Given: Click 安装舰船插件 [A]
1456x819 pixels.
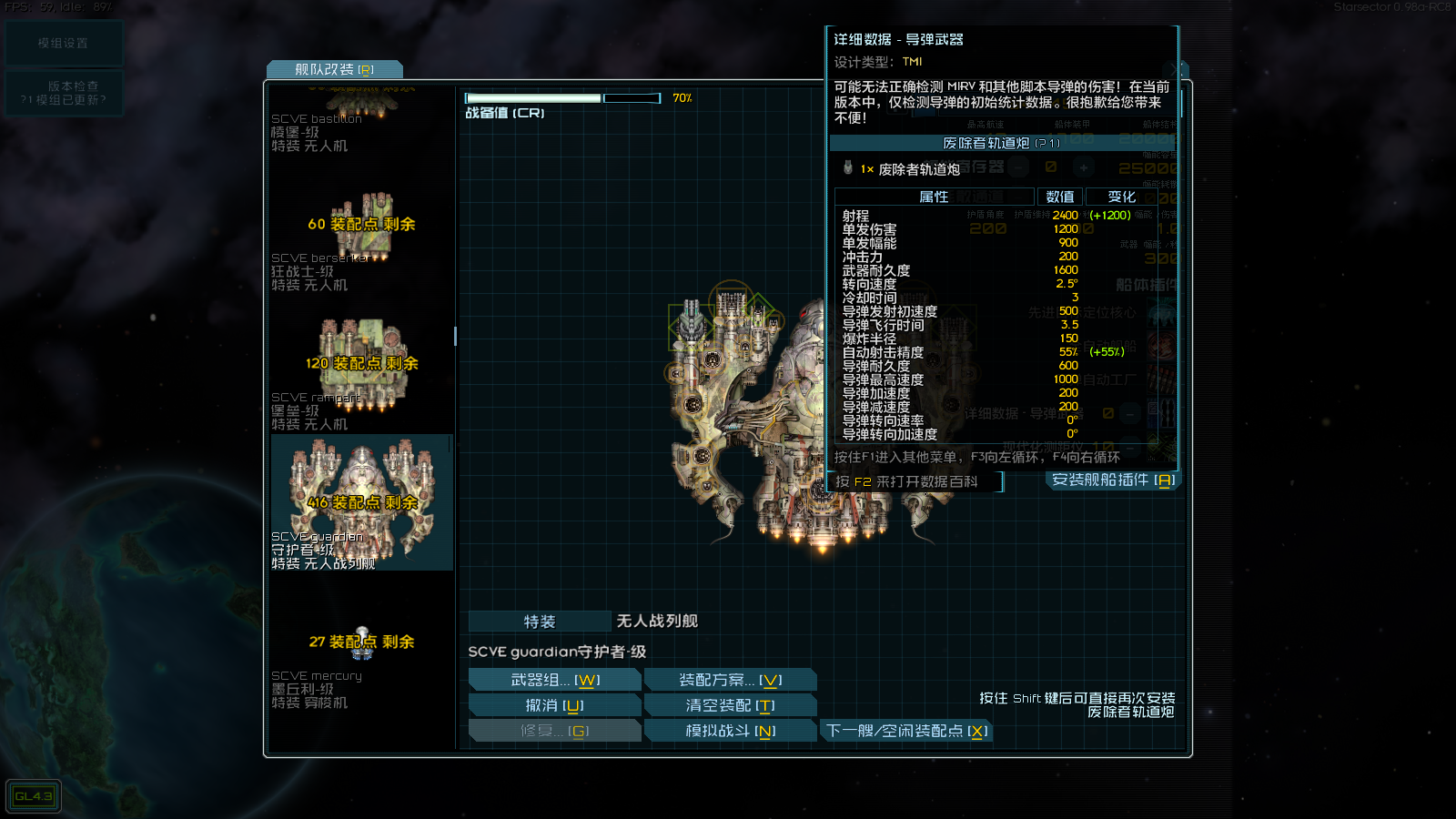Looking at the screenshot, I should coord(1111,478).
